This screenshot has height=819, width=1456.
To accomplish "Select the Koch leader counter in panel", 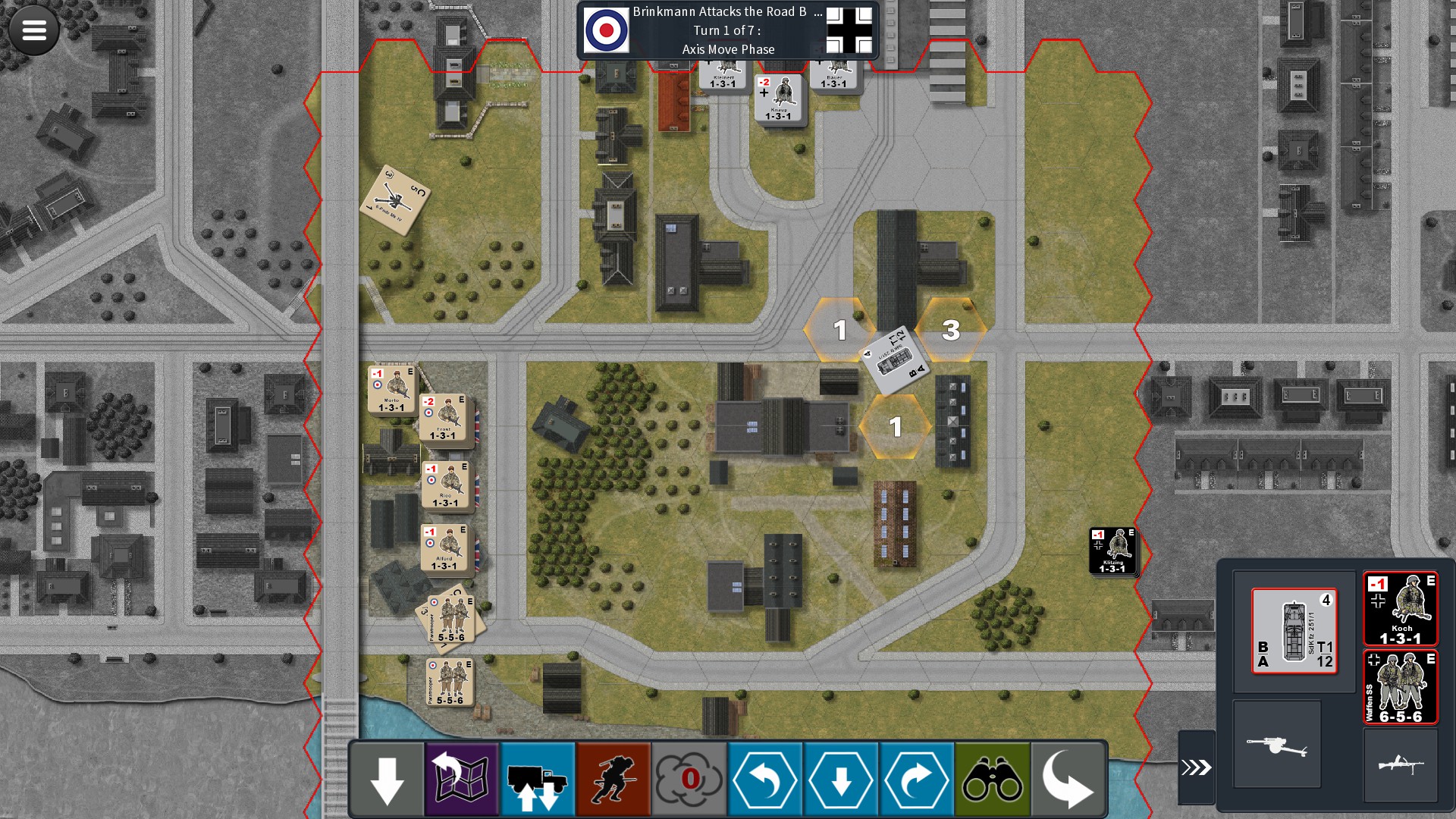I will point(1400,609).
